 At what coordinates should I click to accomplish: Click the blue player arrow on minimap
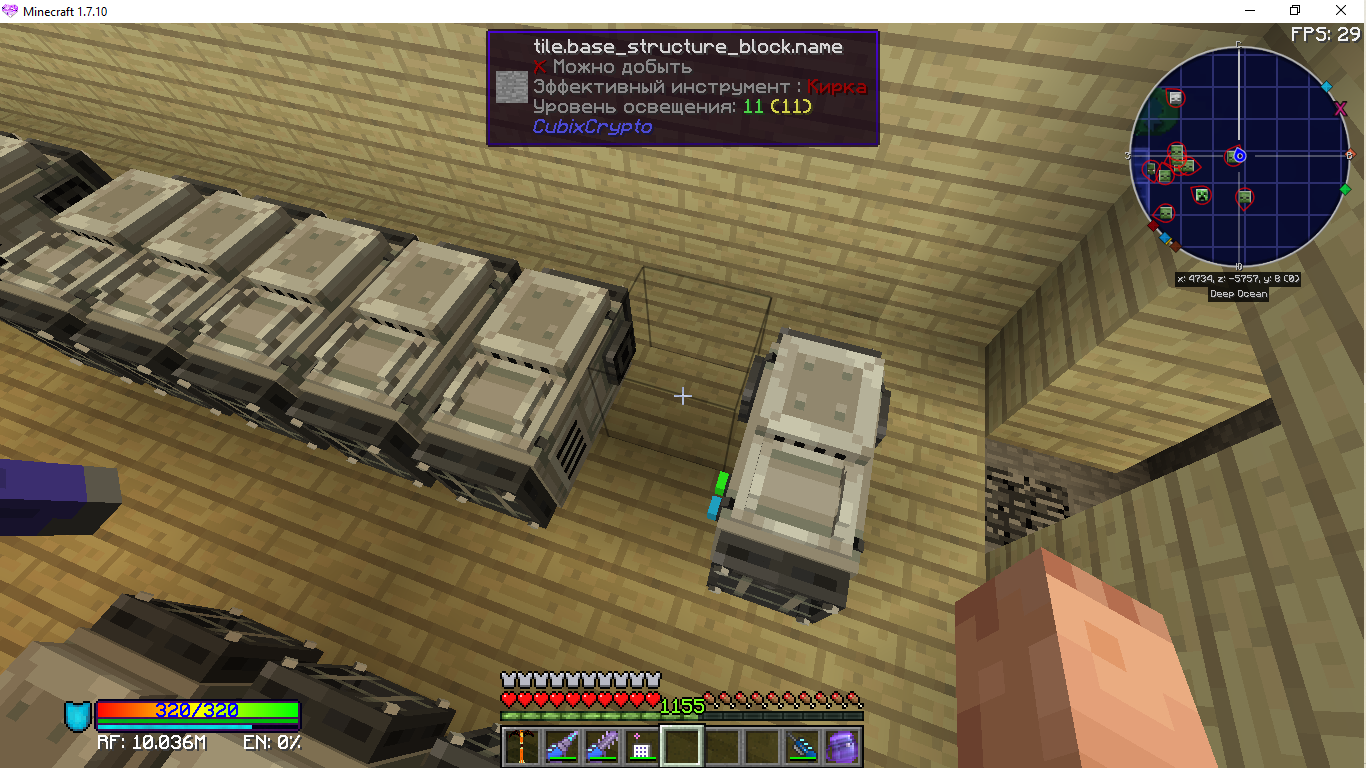pos(1240,155)
